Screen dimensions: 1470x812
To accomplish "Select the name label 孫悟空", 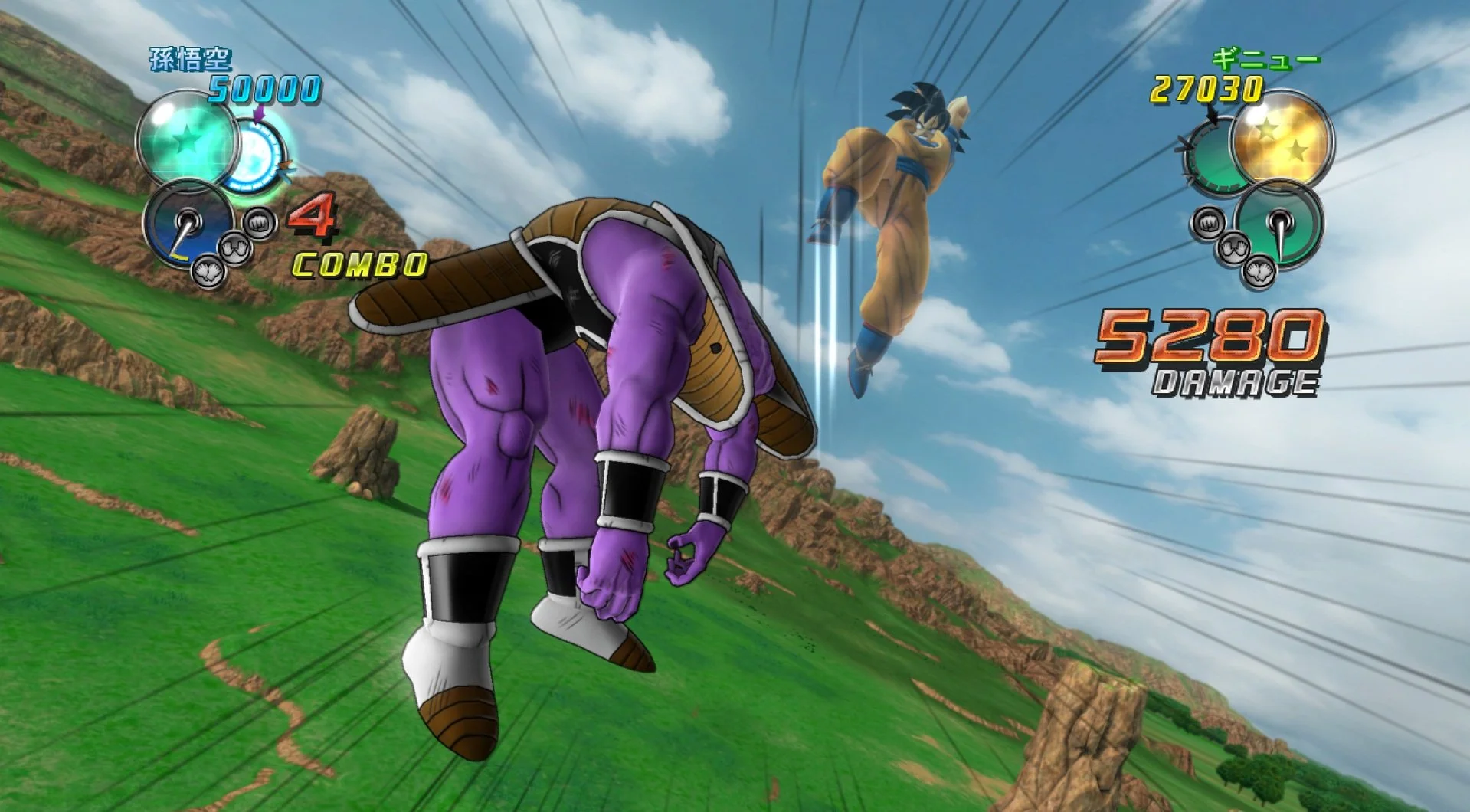I will click(191, 58).
